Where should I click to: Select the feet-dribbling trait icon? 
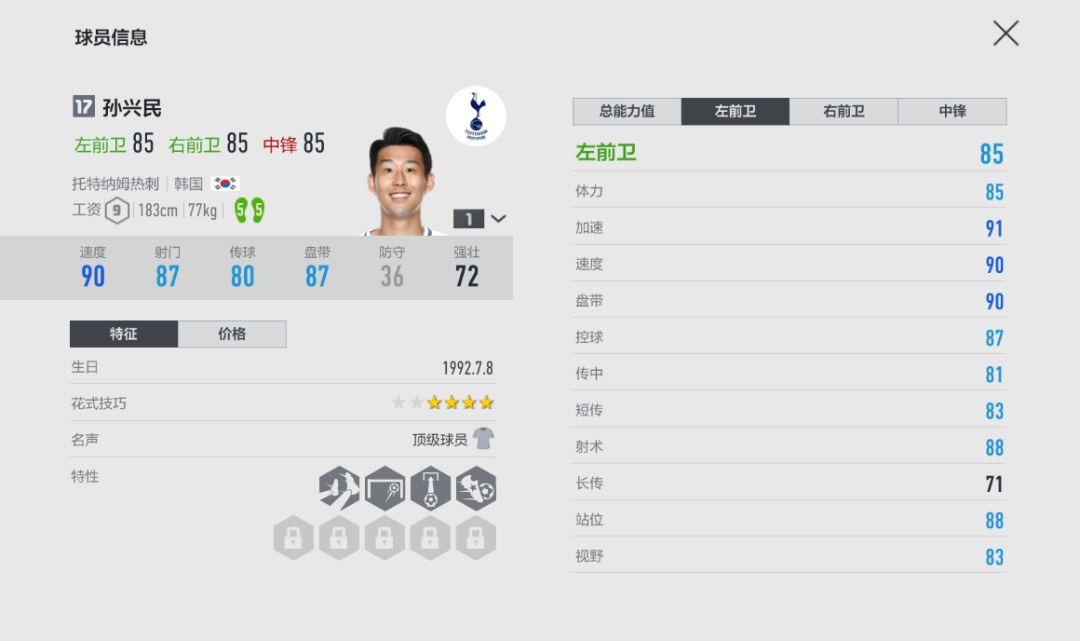pyautogui.click(x=340, y=489)
